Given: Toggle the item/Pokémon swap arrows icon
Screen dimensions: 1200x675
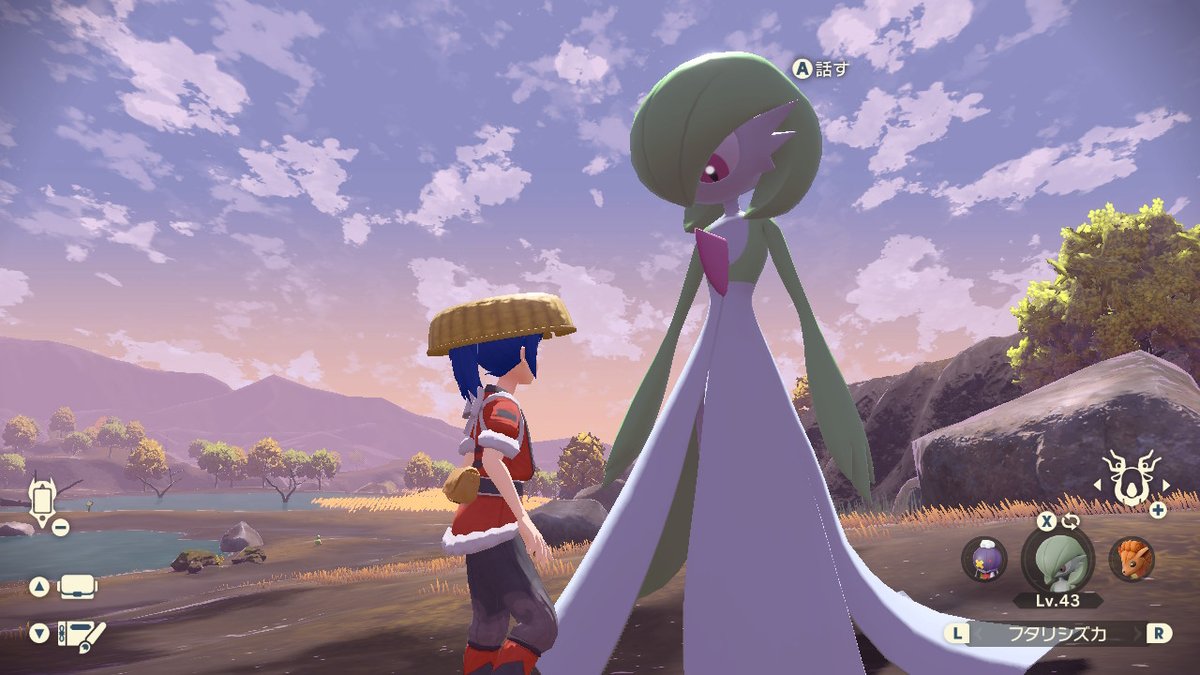Looking at the screenshot, I should pos(1073,522).
